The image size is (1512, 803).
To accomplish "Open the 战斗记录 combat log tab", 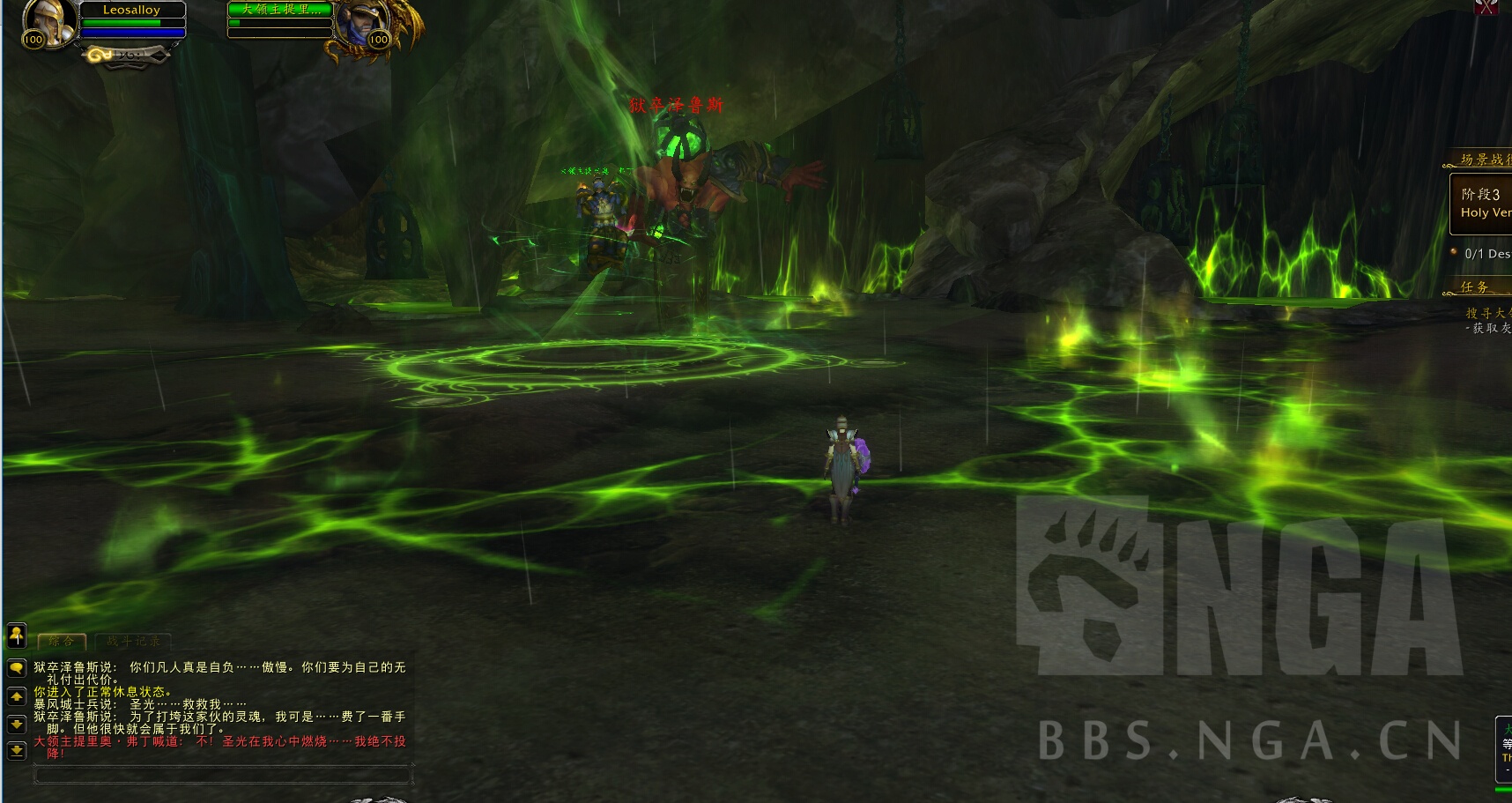I will [x=134, y=641].
